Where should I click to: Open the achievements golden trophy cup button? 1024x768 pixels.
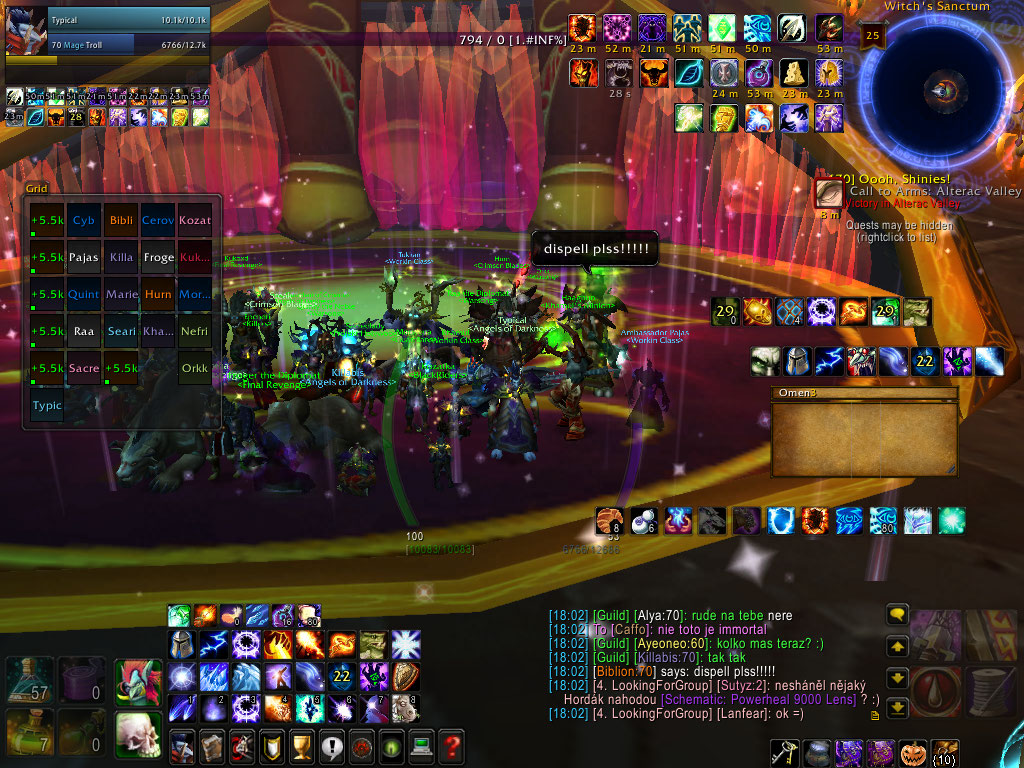point(301,745)
